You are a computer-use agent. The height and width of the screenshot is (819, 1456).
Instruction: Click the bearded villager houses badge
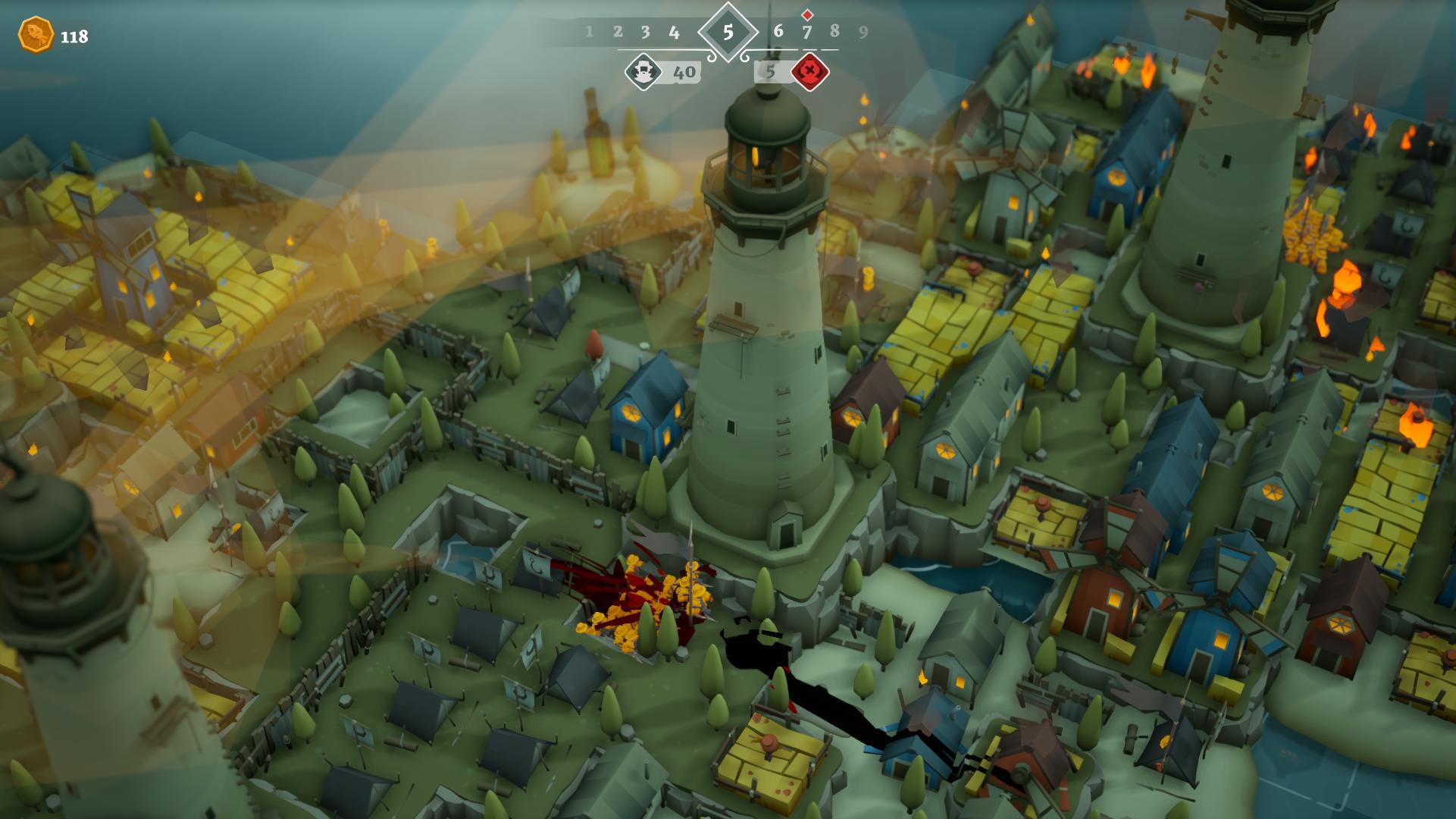point(643,72)
